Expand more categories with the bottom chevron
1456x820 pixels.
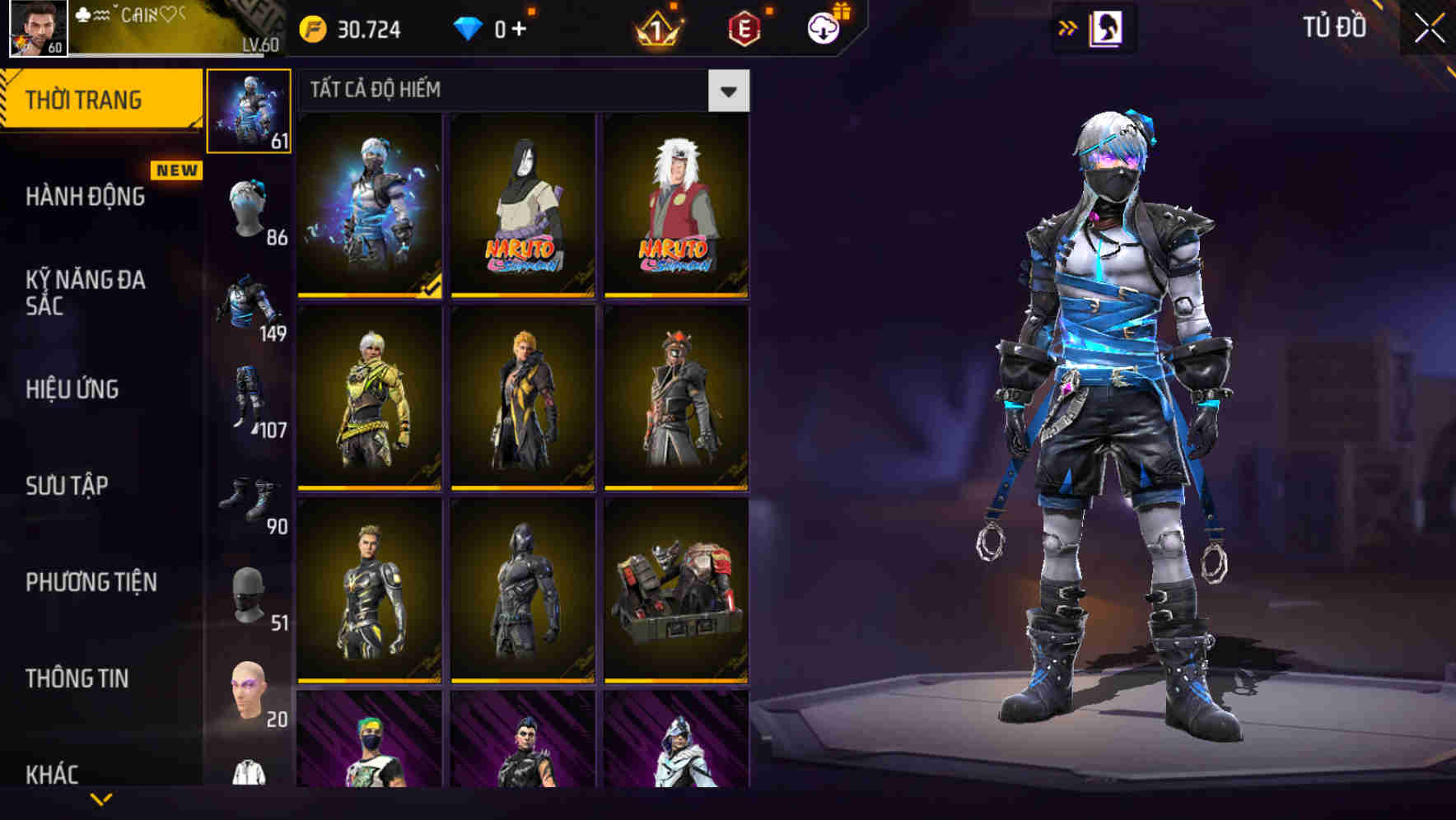coord(100,800)
